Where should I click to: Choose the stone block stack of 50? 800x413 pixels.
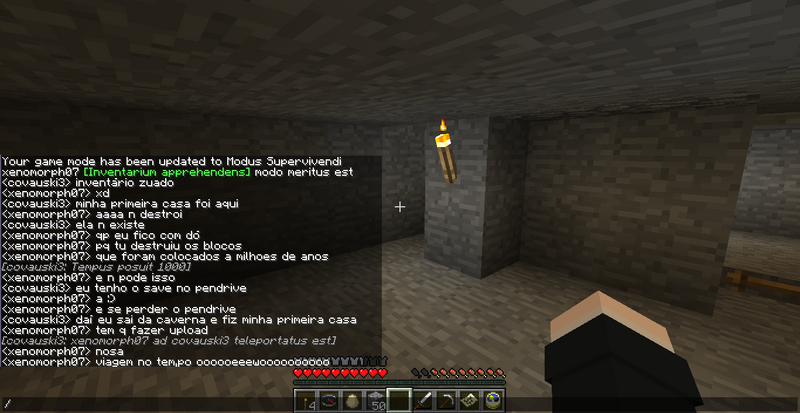coord(377,401)
